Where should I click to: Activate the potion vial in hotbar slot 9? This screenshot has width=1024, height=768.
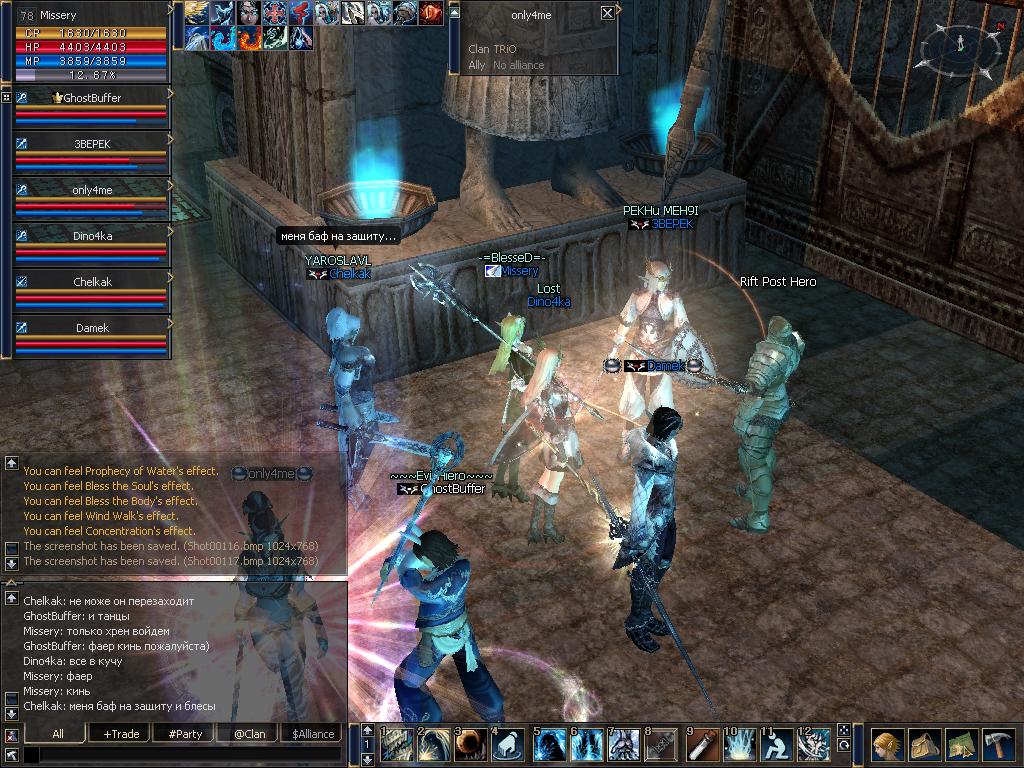click(704, 746)
